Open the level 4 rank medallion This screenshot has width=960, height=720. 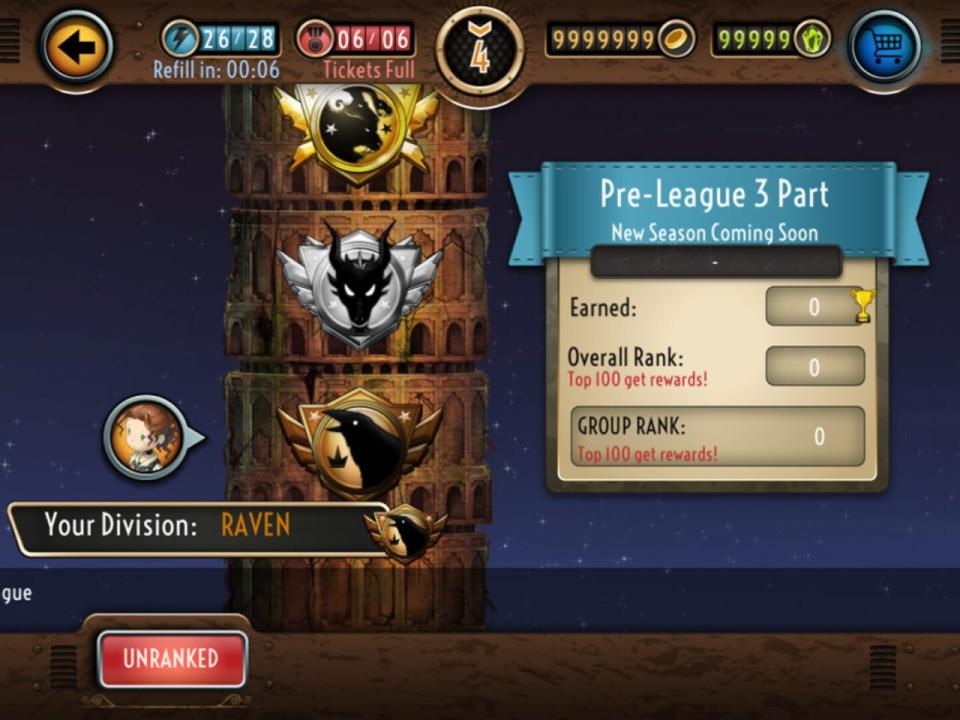[480, 50]
